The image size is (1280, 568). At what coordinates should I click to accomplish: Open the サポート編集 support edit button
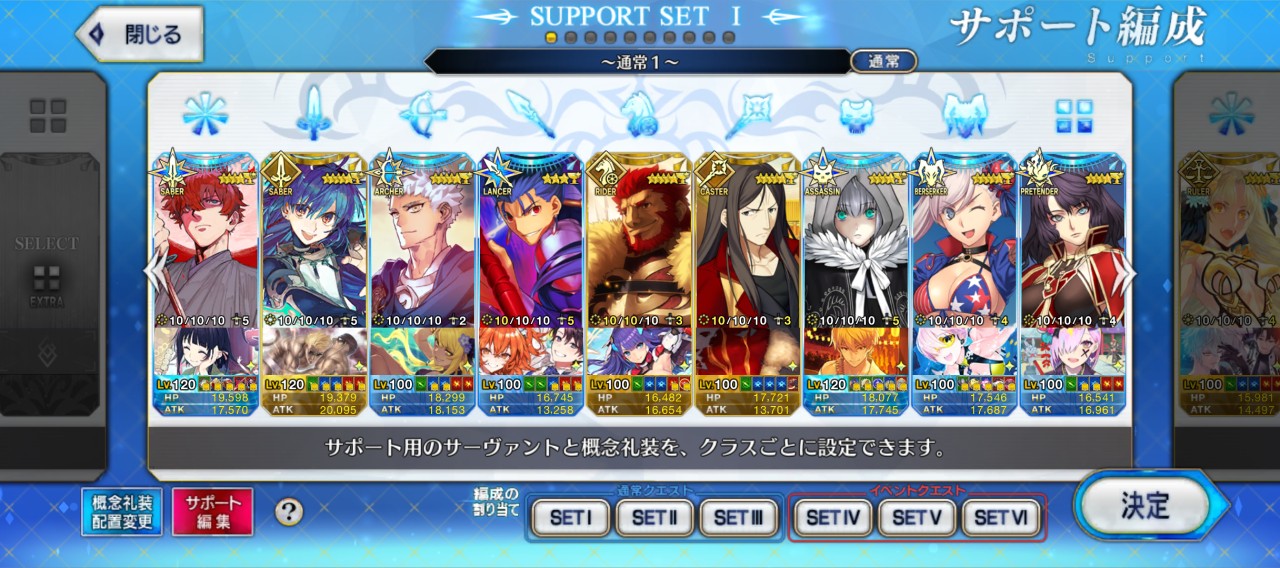point(213,512)
